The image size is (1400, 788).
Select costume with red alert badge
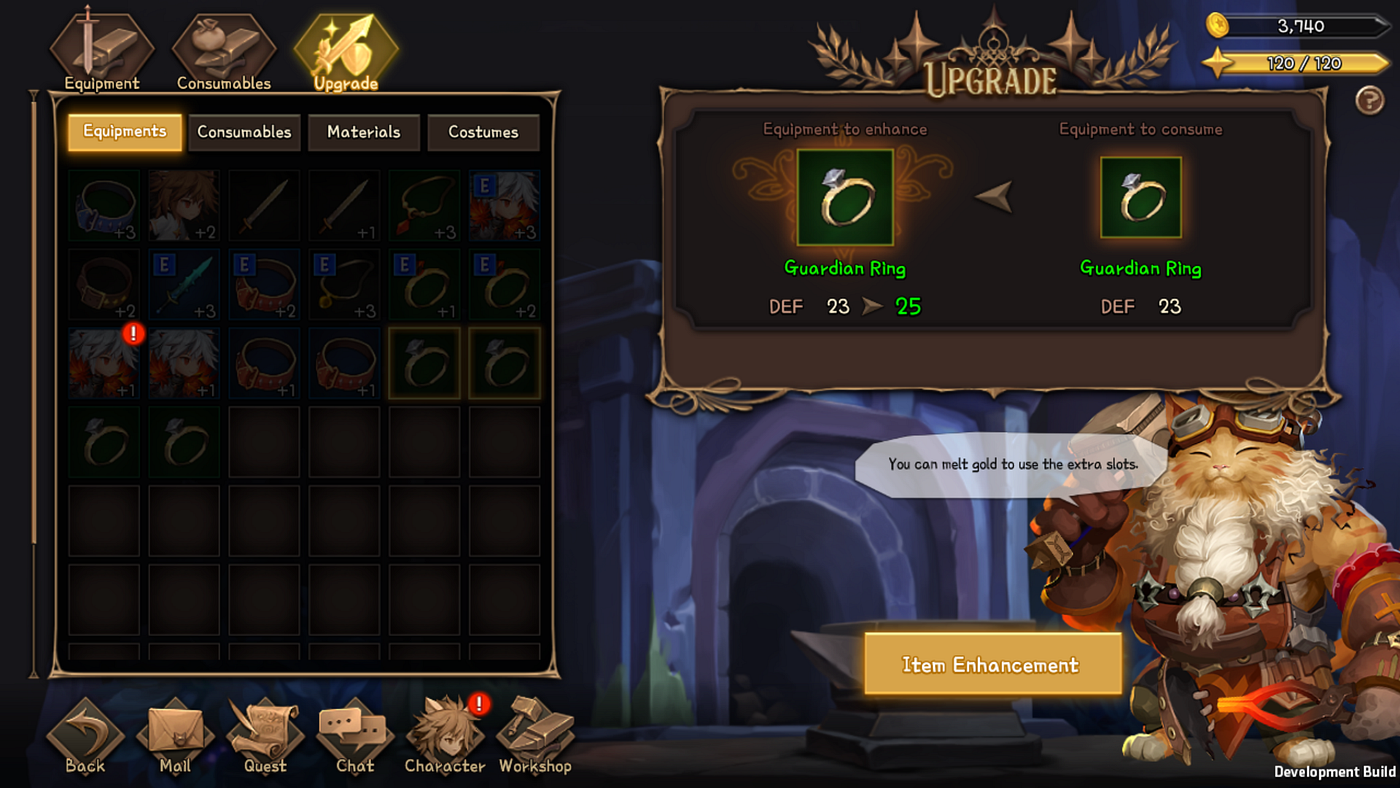[104, 364]
